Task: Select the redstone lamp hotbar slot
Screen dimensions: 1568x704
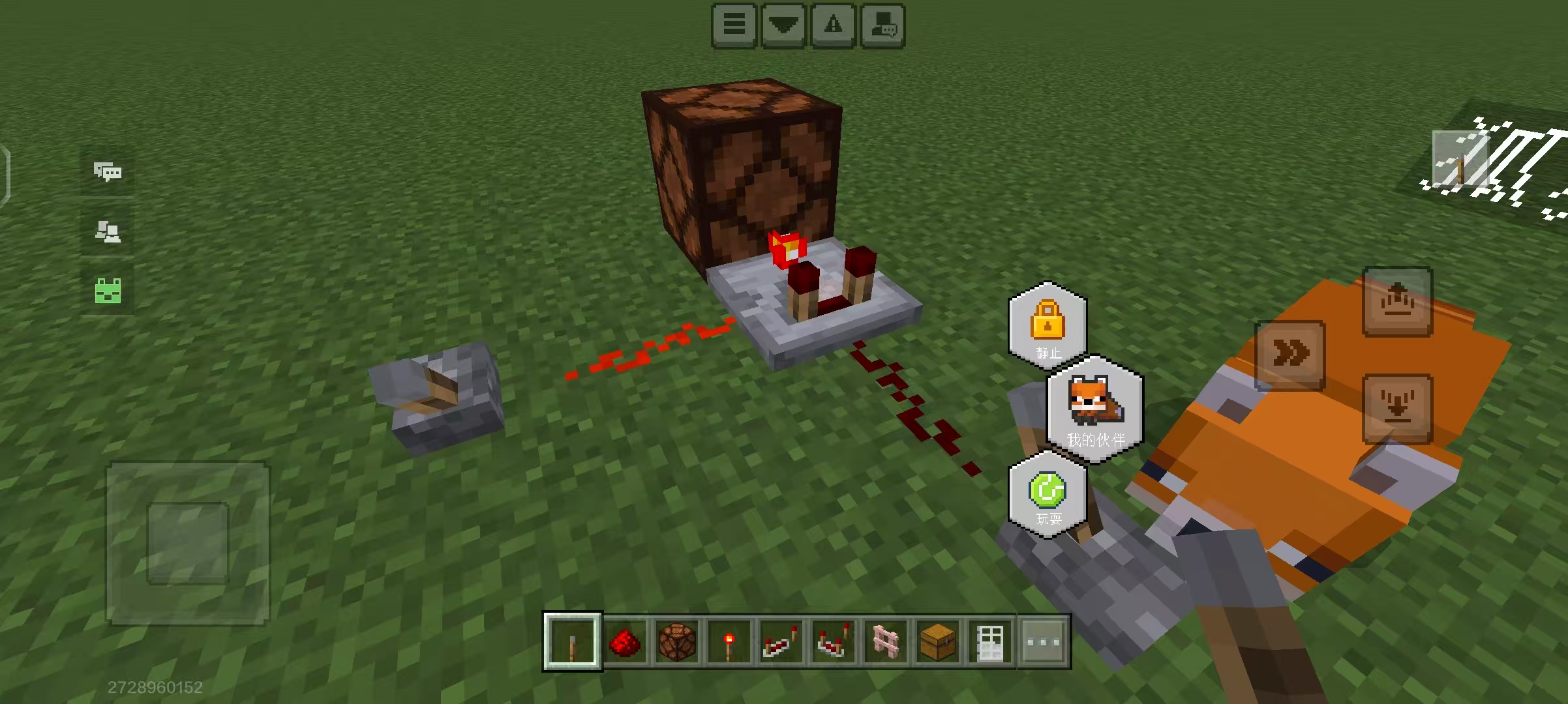Action: pyautogui.click(x=676, y=642)
